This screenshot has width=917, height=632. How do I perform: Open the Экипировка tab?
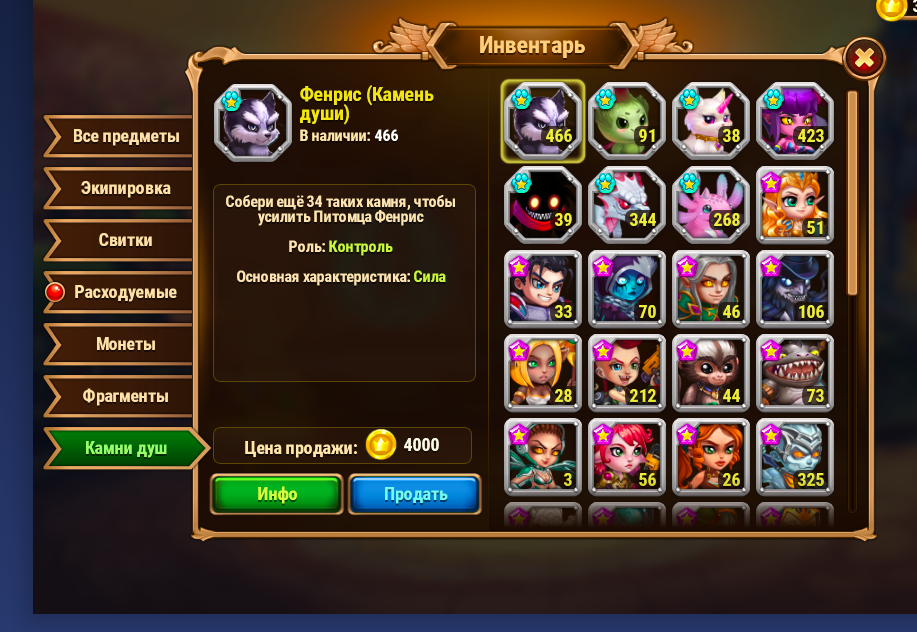point(124,189)
